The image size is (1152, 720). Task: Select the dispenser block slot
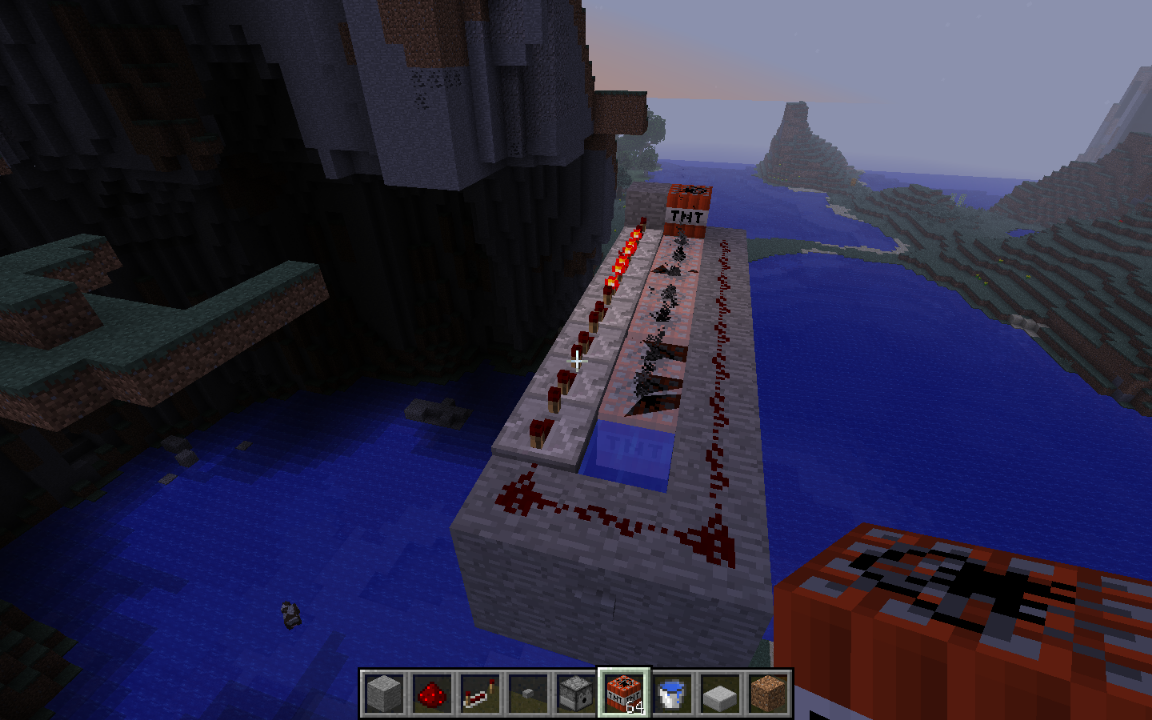point(576,692)
